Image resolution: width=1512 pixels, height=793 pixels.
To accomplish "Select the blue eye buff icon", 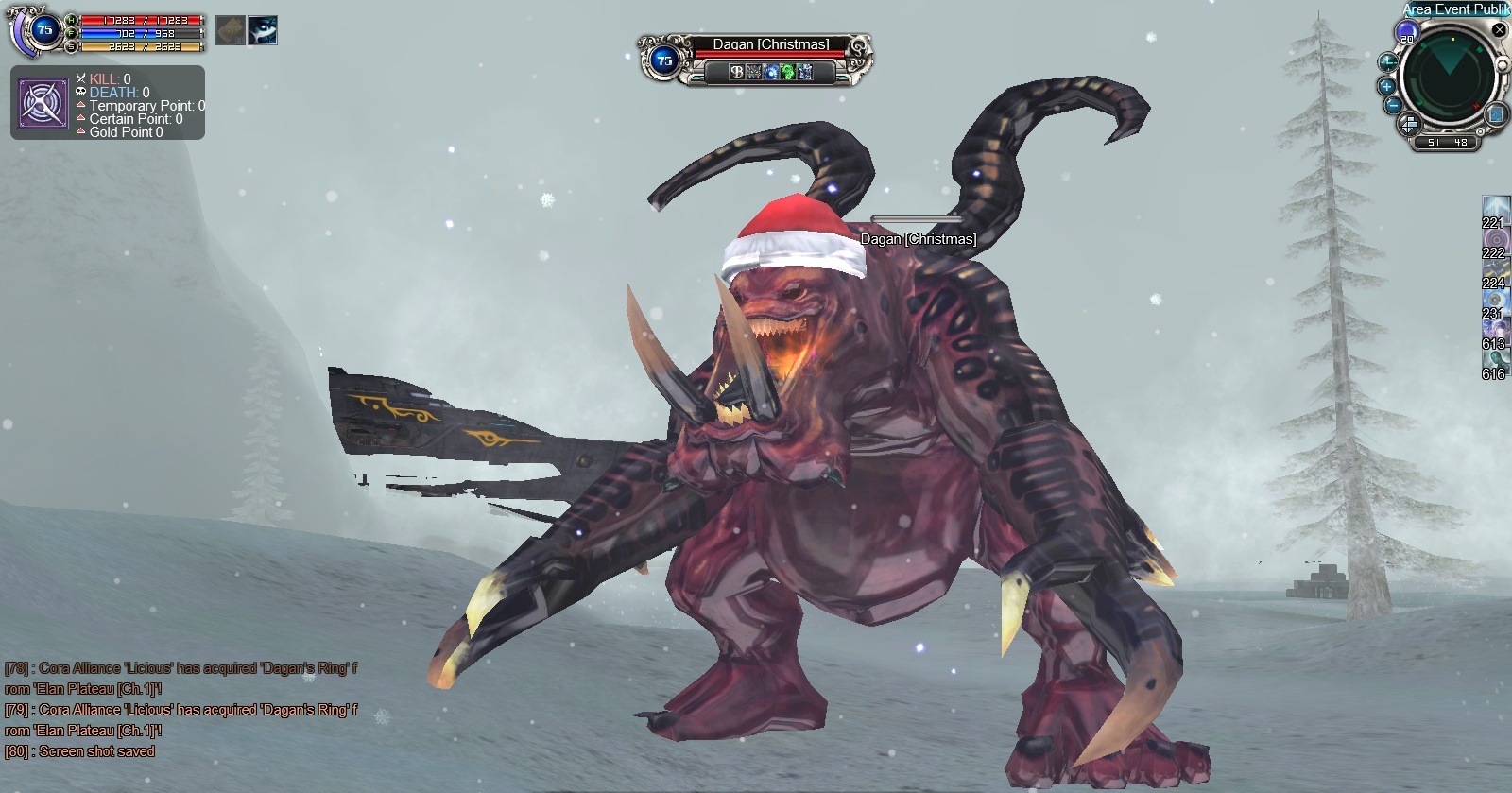I will point(263,30).
